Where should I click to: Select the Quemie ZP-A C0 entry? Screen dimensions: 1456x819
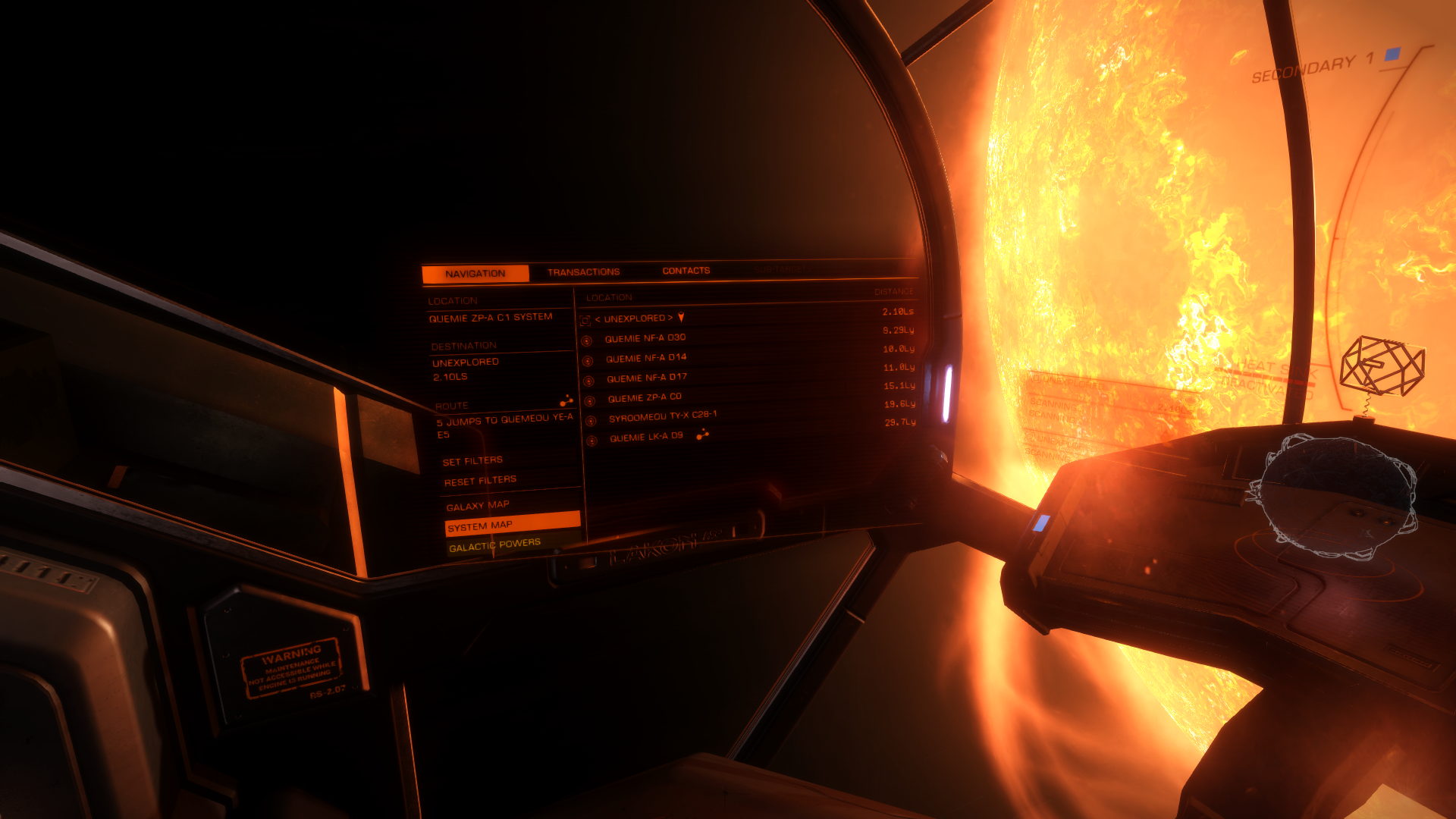(645, 397)
